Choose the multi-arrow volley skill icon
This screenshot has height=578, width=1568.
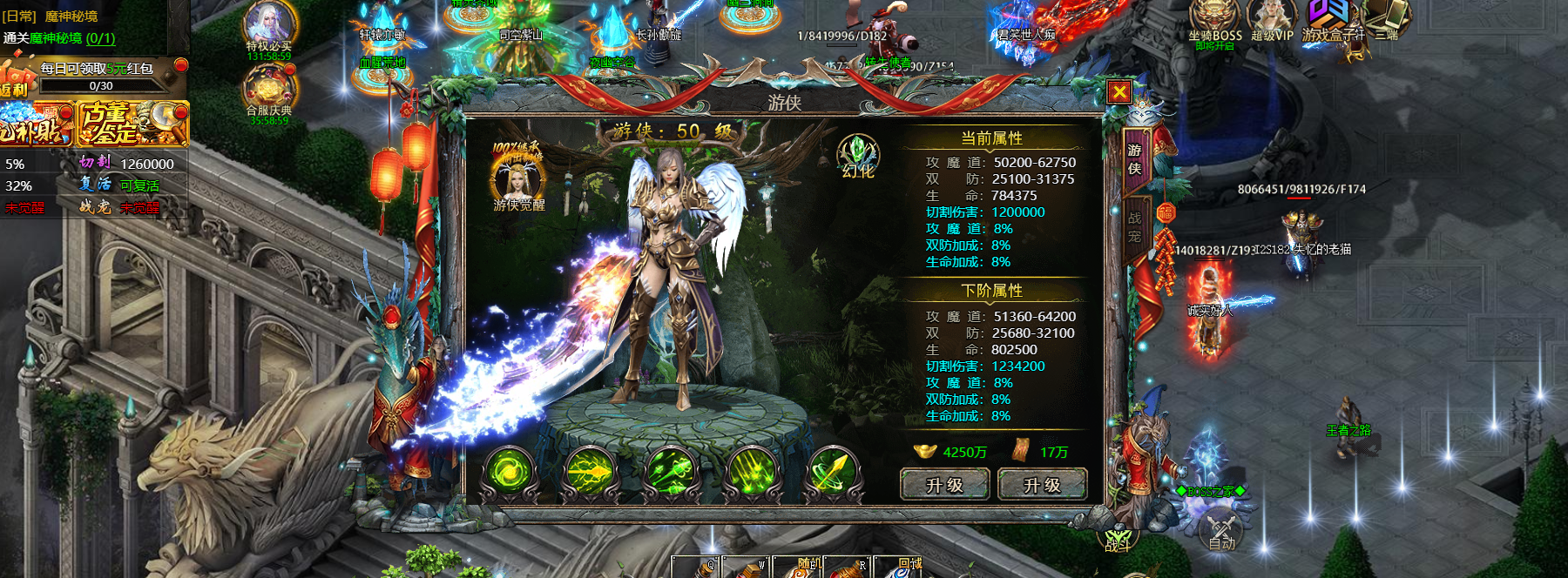(x=672, y=474)
